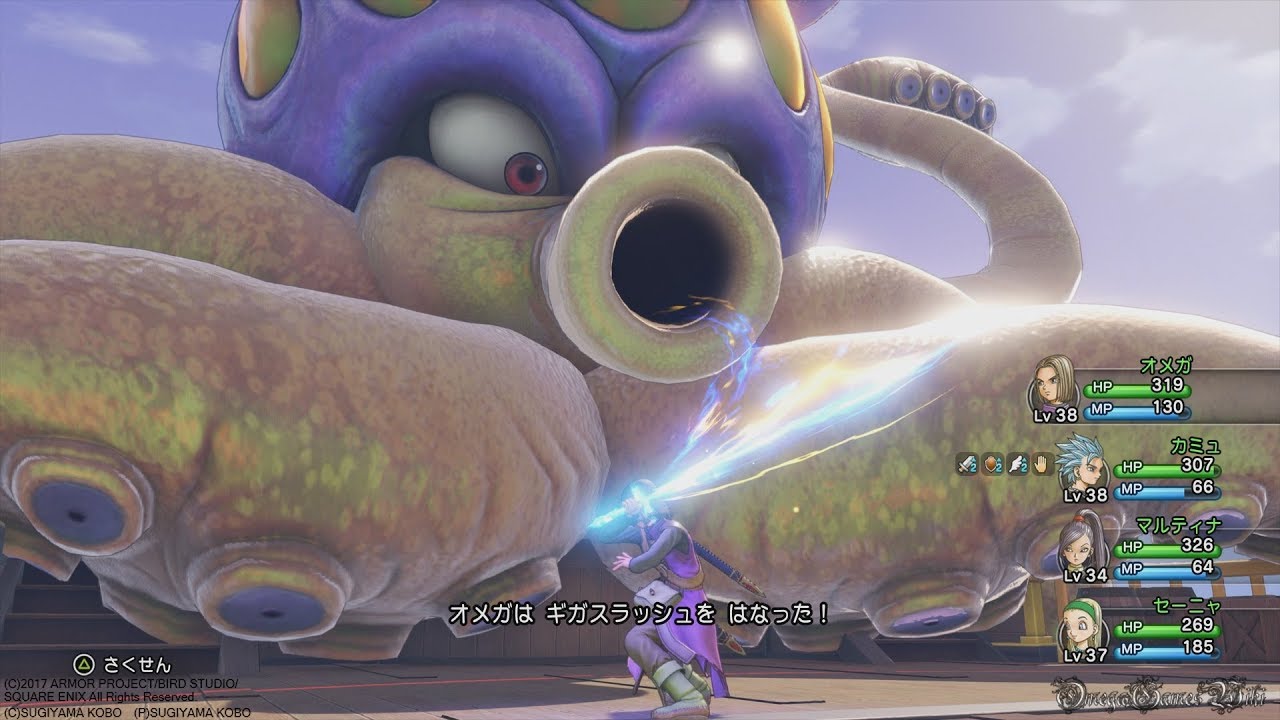Click the wing agility-up buff icon

click(x=1018, y=463)
